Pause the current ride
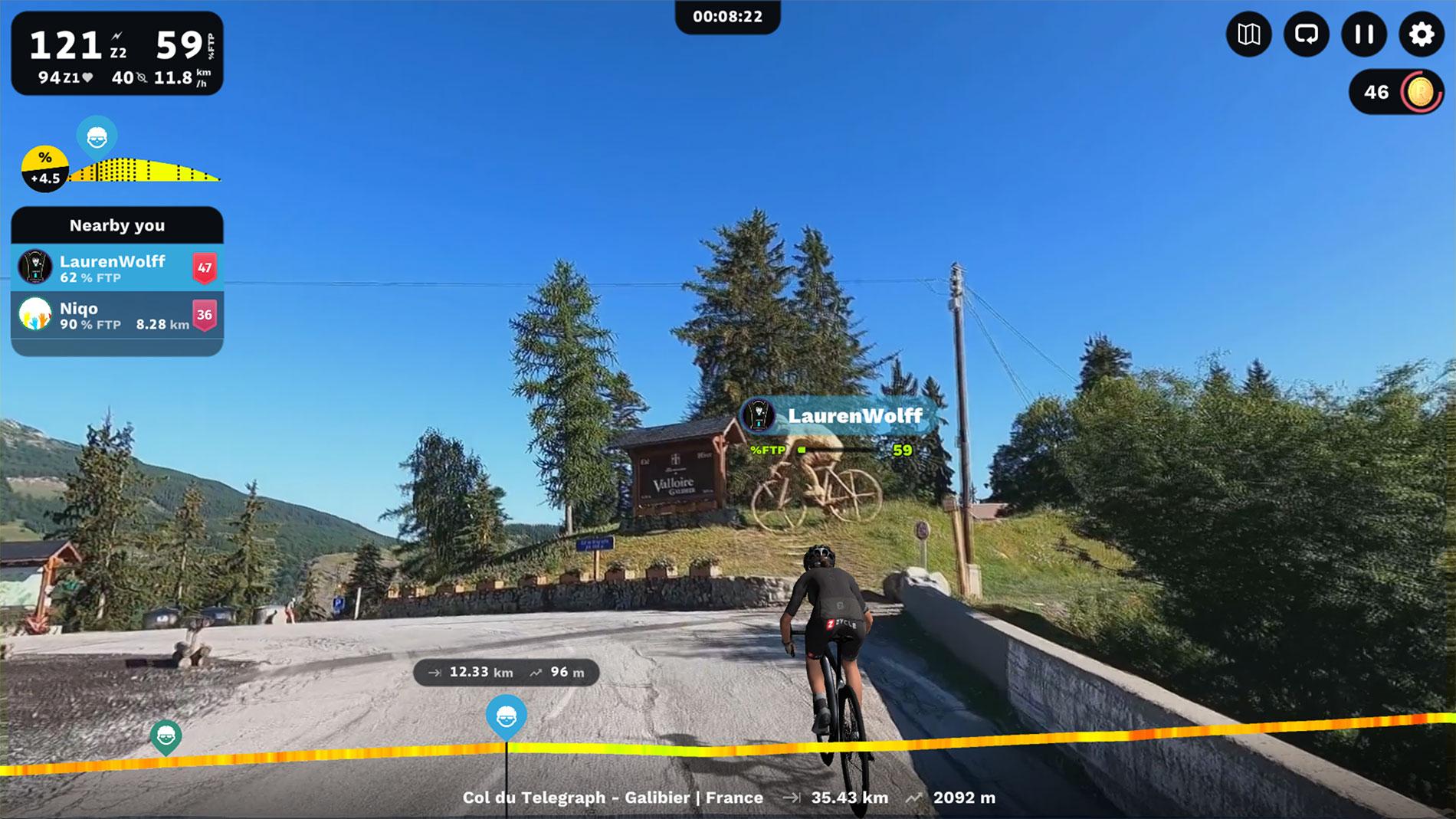Image resolution: width=1456 pixels, height=819 pixels. click(1363, 34)
